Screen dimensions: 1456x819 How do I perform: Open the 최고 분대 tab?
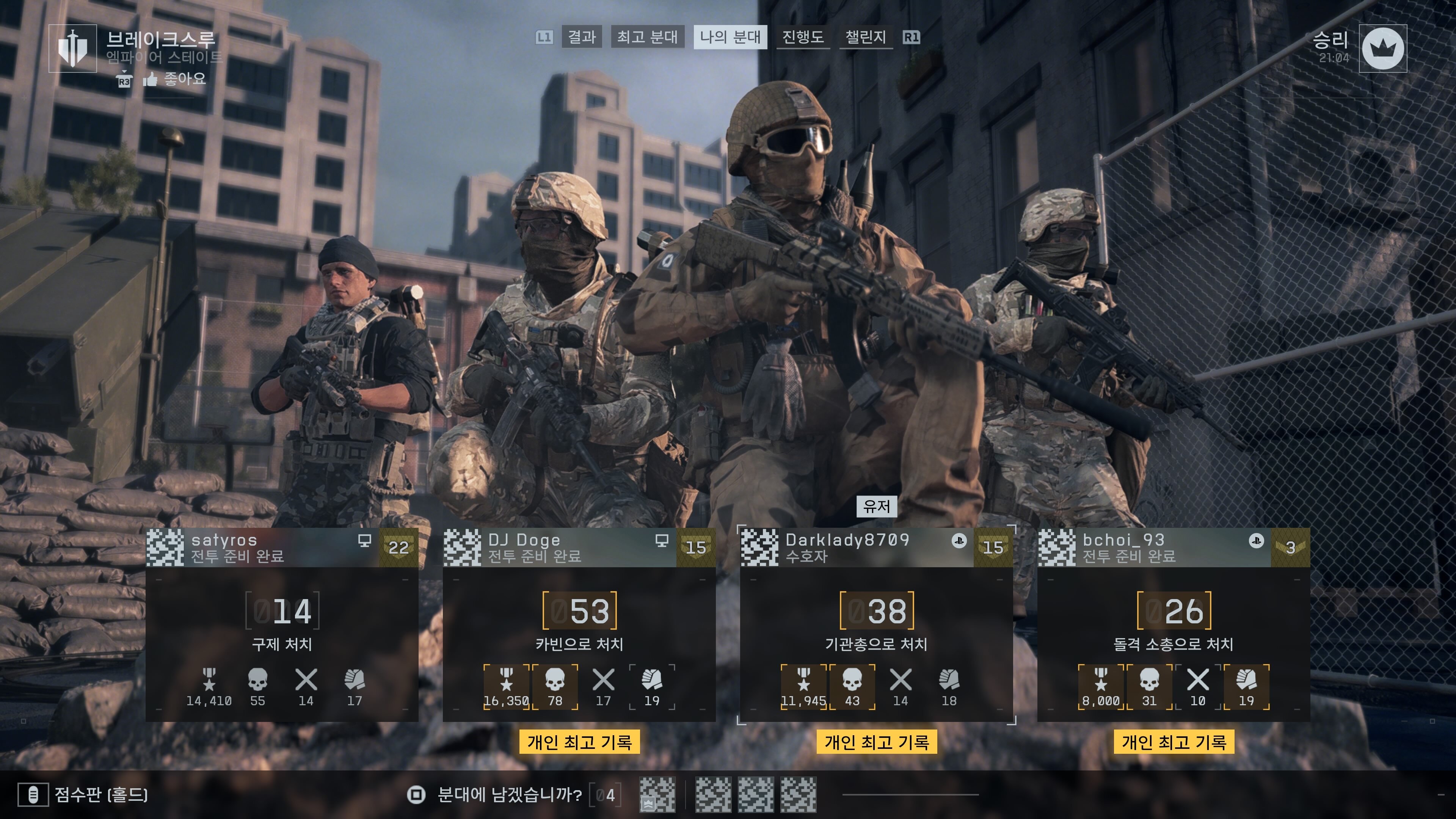point(647,37)
